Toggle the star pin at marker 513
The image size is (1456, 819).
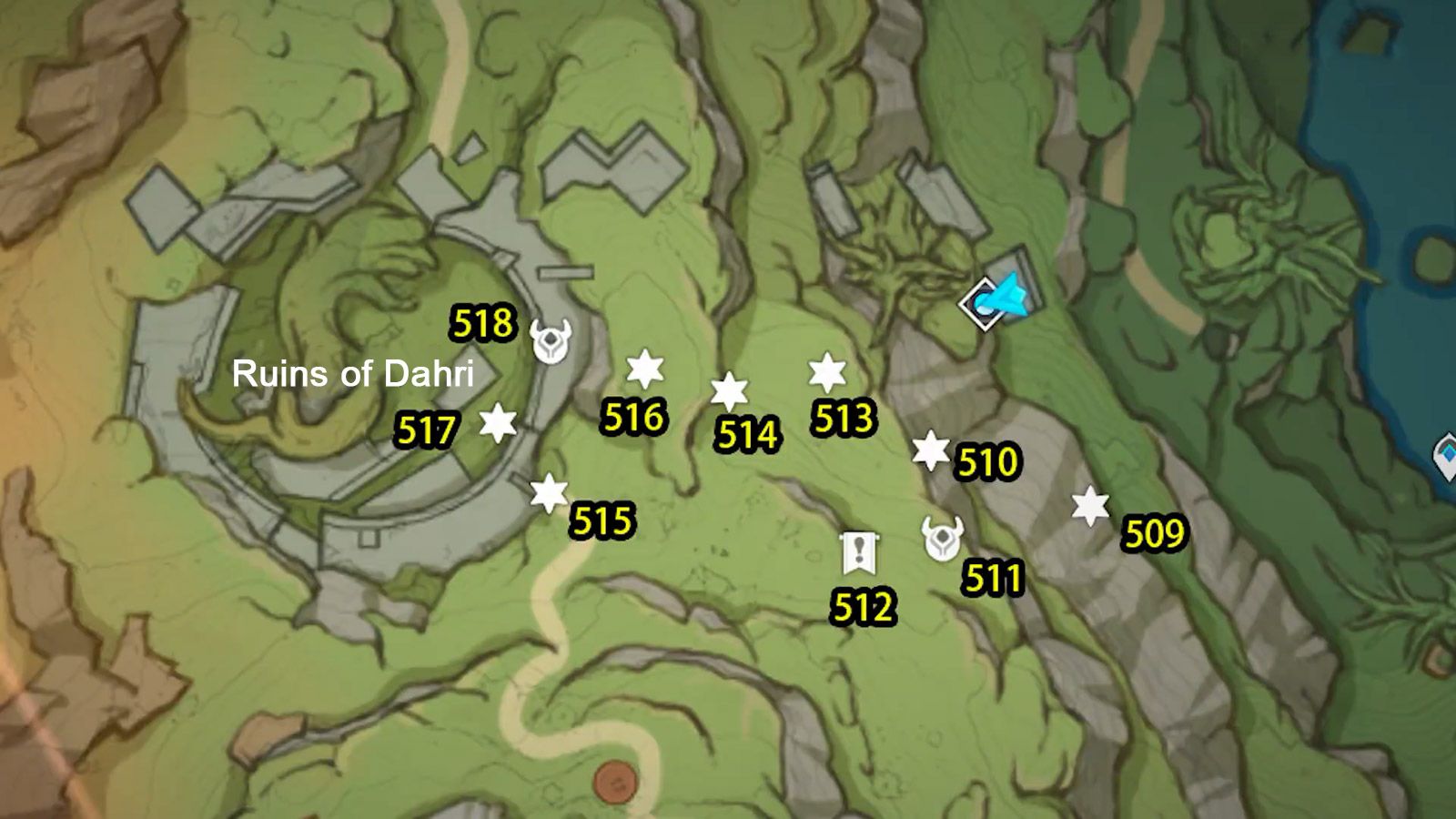(x=826, y=371)
